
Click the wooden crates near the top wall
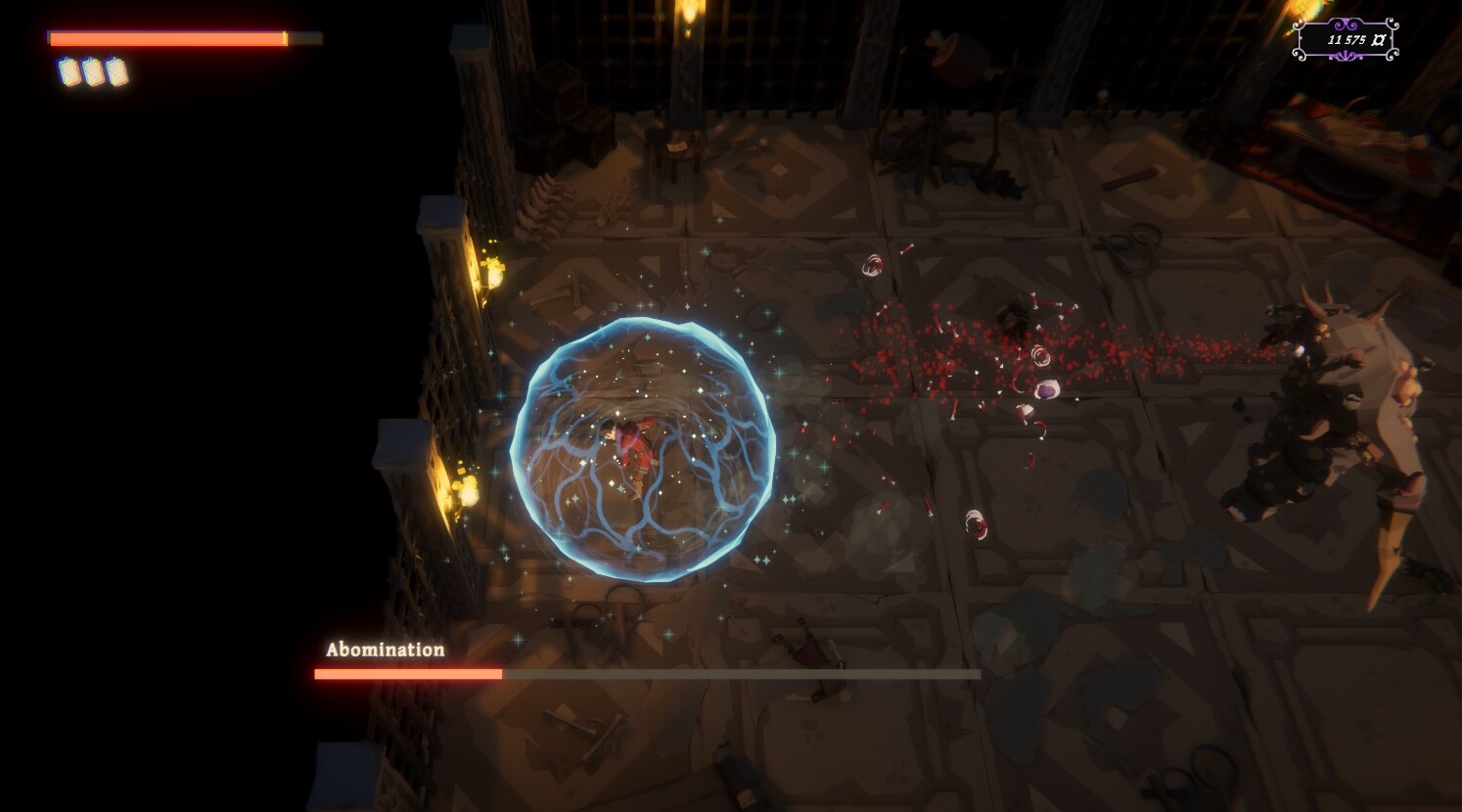tap(563, 117)
